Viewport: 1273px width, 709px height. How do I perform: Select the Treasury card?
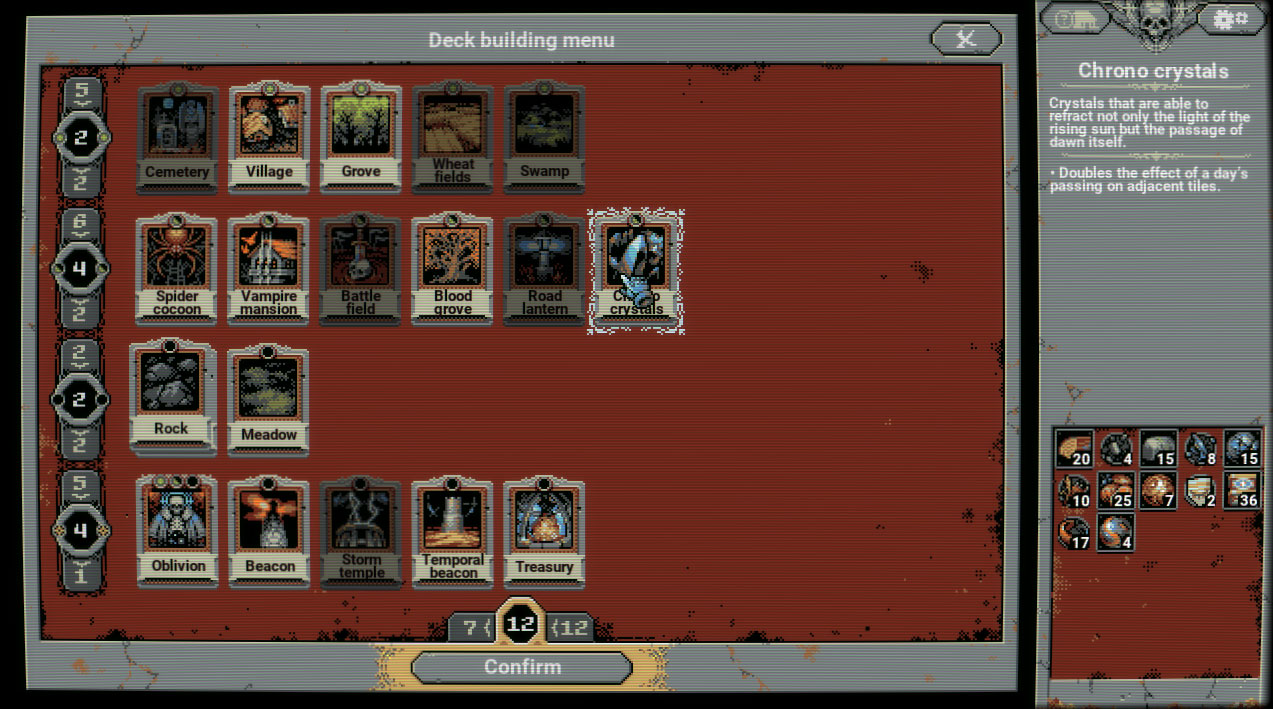[x=545, y=531]
